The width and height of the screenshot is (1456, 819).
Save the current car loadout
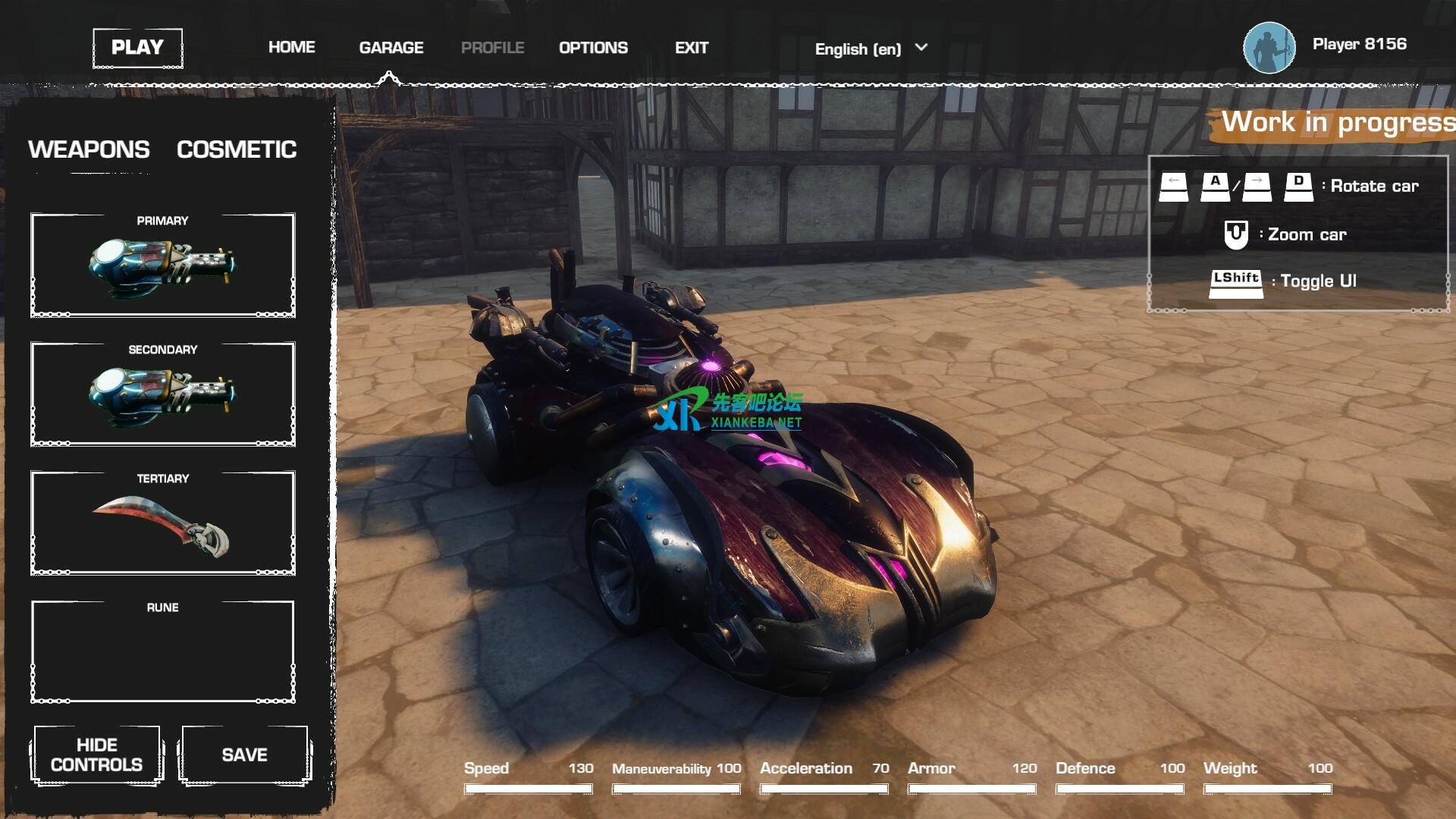(244, 755)
